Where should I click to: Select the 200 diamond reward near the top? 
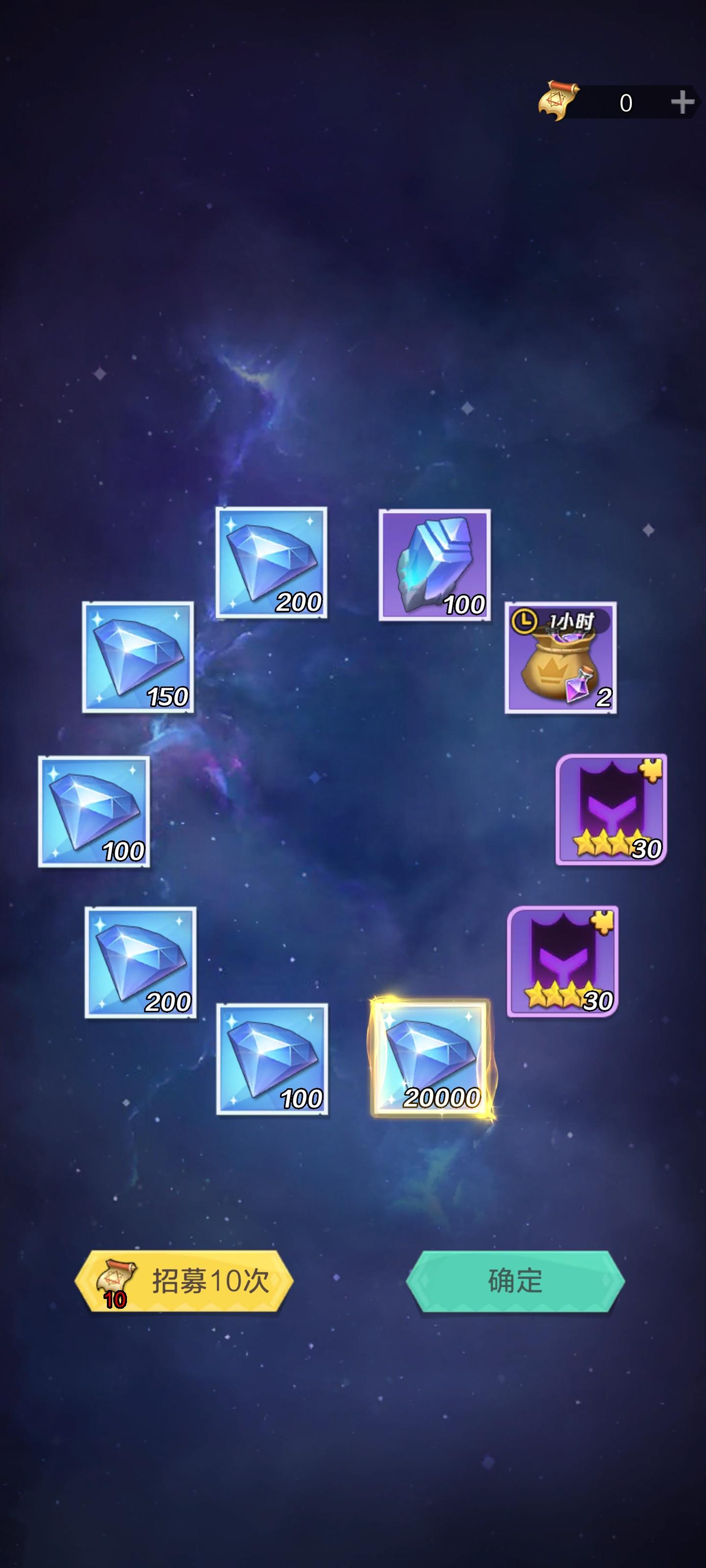[272, 563]
